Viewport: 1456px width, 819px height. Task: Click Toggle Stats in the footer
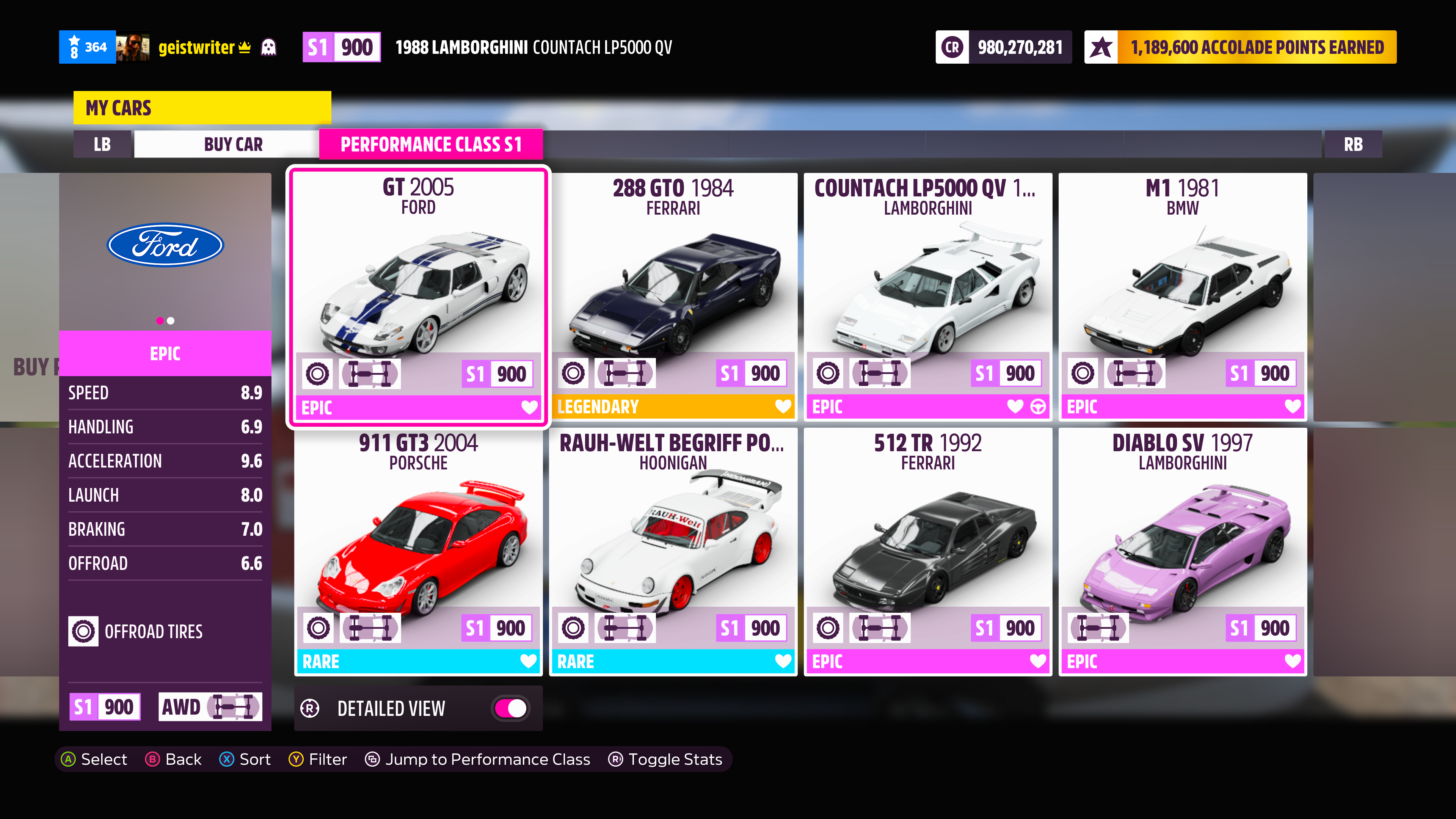point(665,759)
